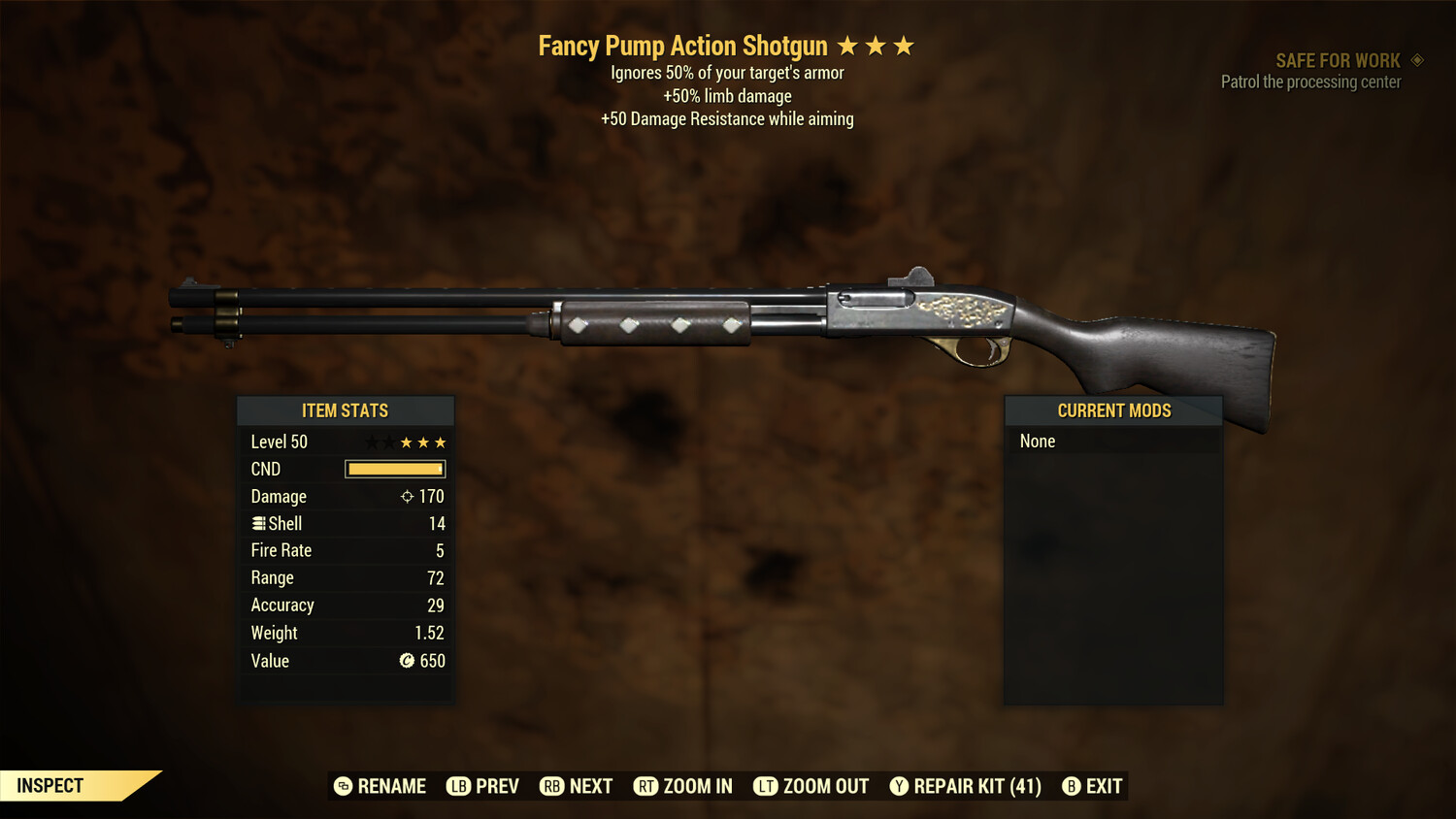Click the CURRENT MODS panel header
The image size is (1456, 819).
[1113, 410]
